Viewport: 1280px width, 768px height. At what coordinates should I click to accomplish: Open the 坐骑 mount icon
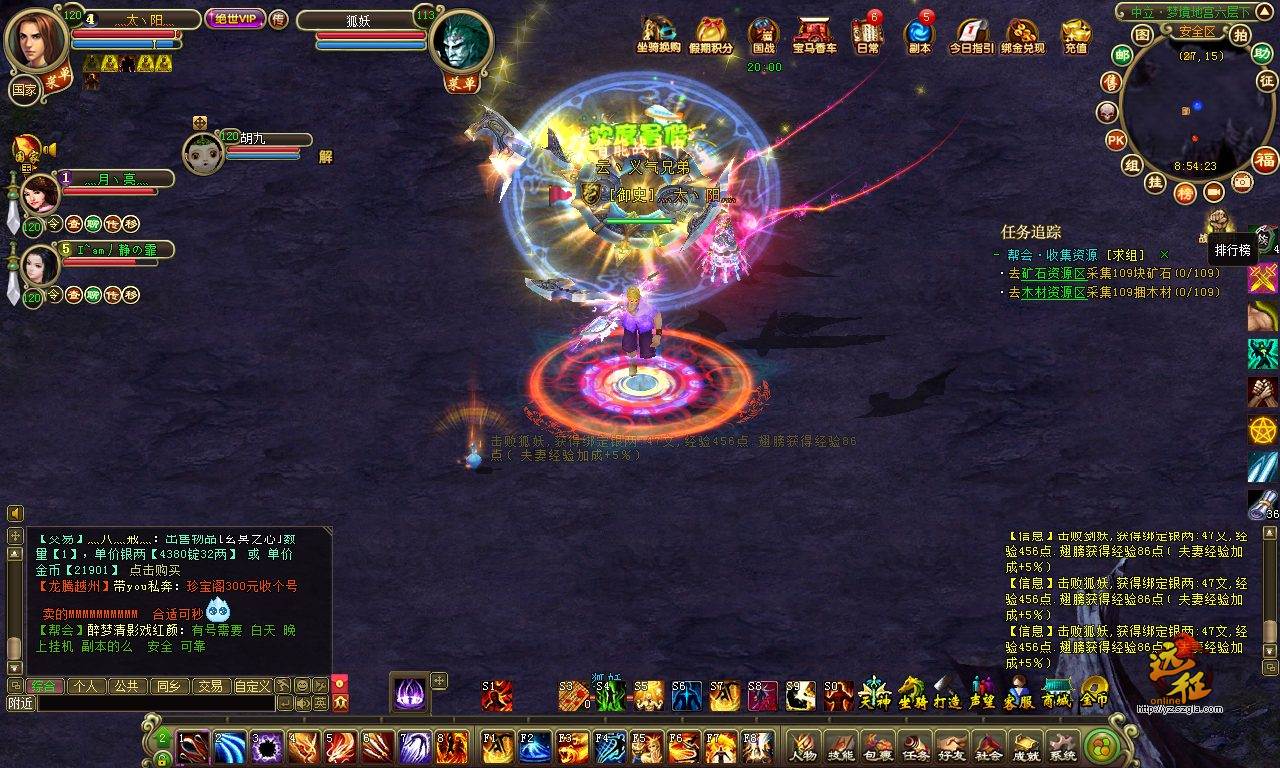tap(912, 692)
